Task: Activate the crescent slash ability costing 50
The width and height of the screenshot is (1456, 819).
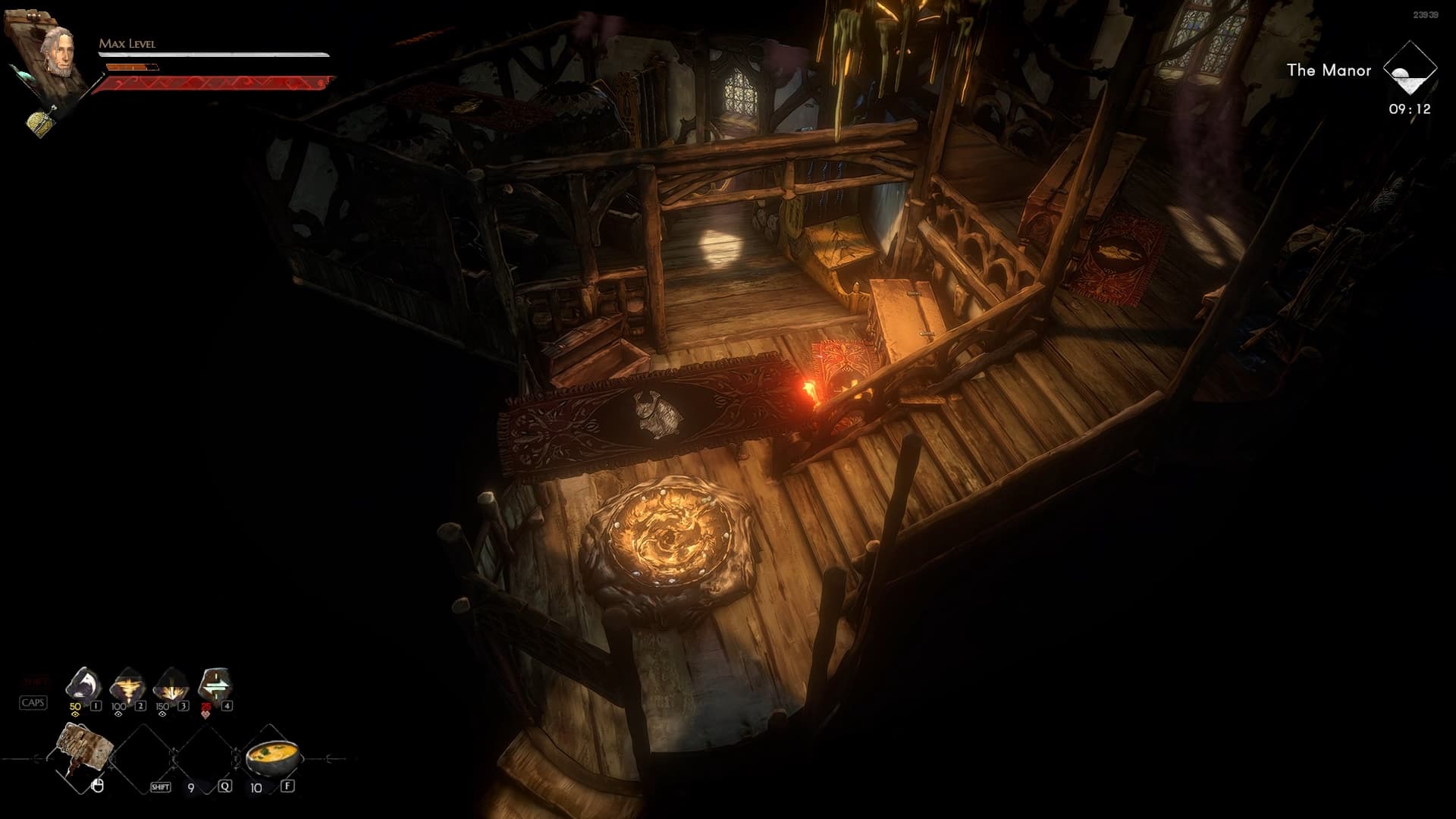Action: point(84,684)
